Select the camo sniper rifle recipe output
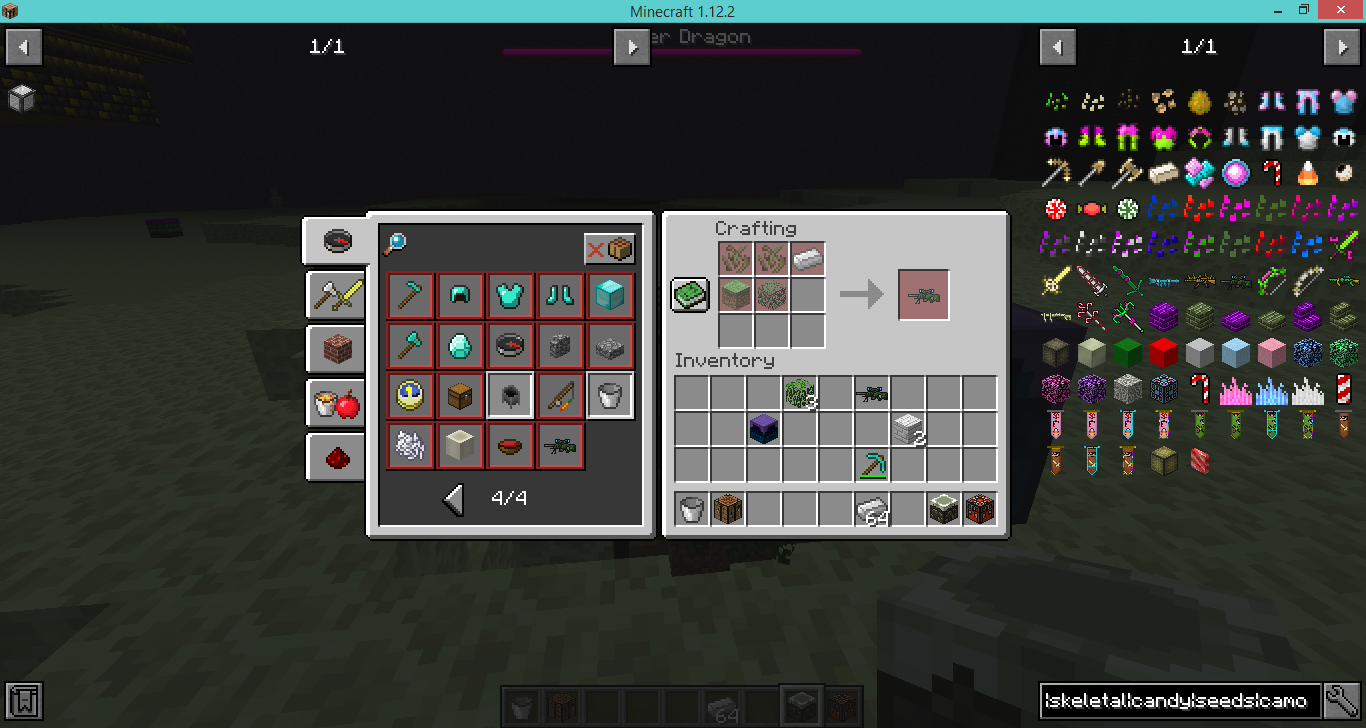 pyautogui.click(x=922, y=294)
